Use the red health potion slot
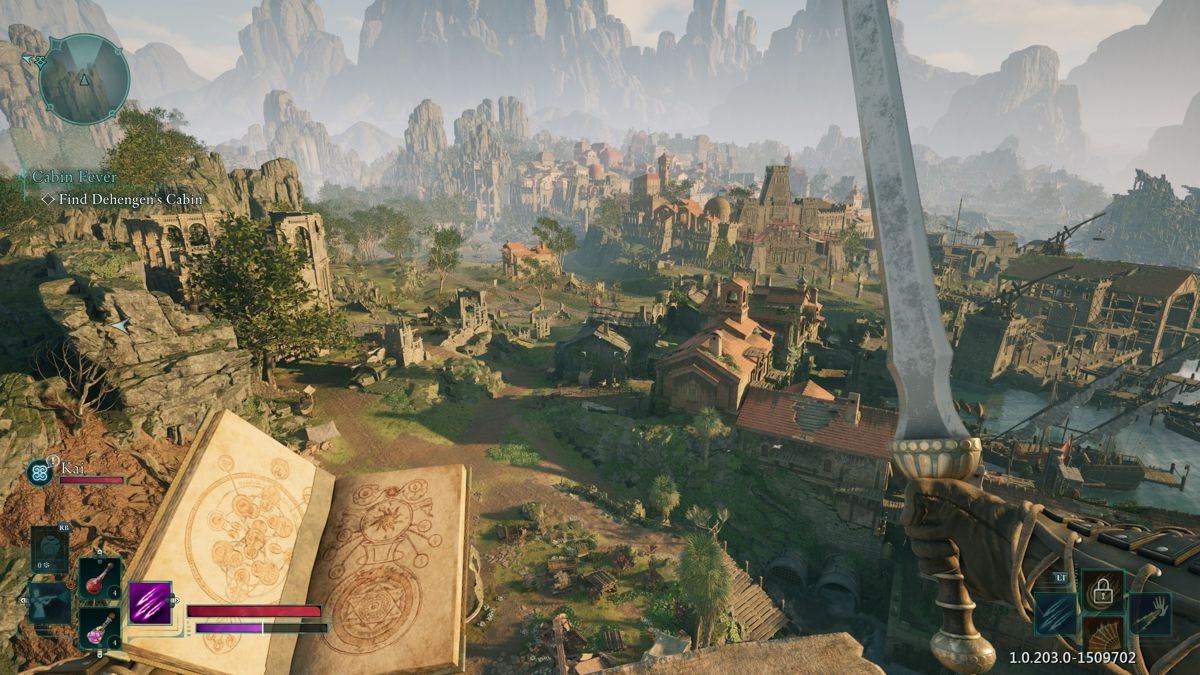 (x=100, y=578)
